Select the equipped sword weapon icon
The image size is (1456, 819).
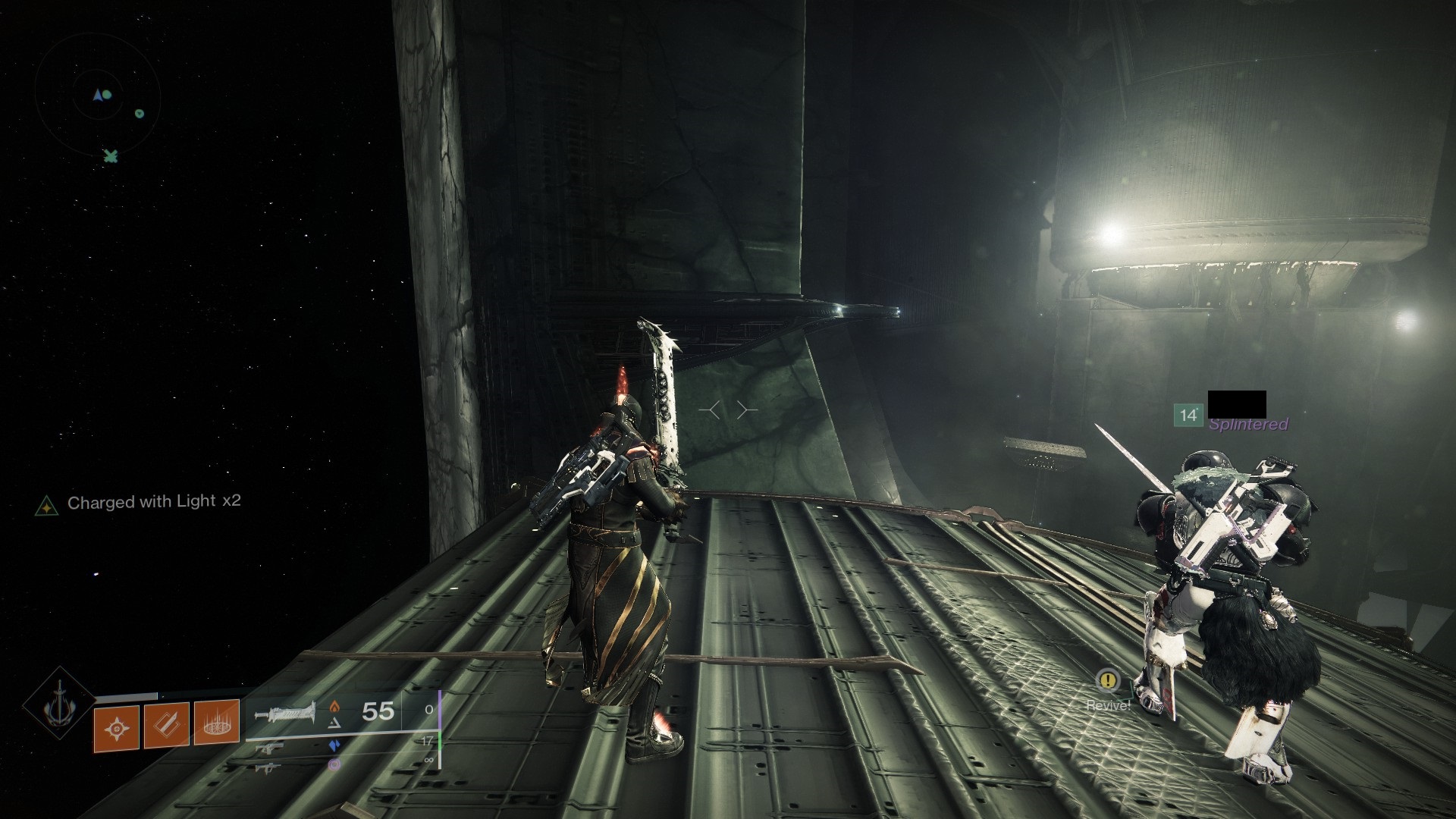[287, 713]
